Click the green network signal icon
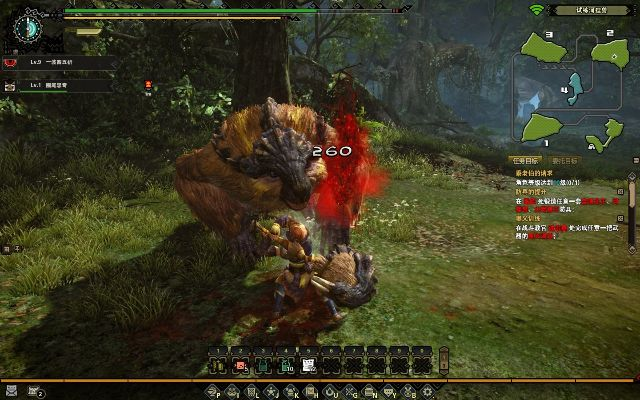The height and width of the screenshot is (400, 640). [x=536, y=10]
